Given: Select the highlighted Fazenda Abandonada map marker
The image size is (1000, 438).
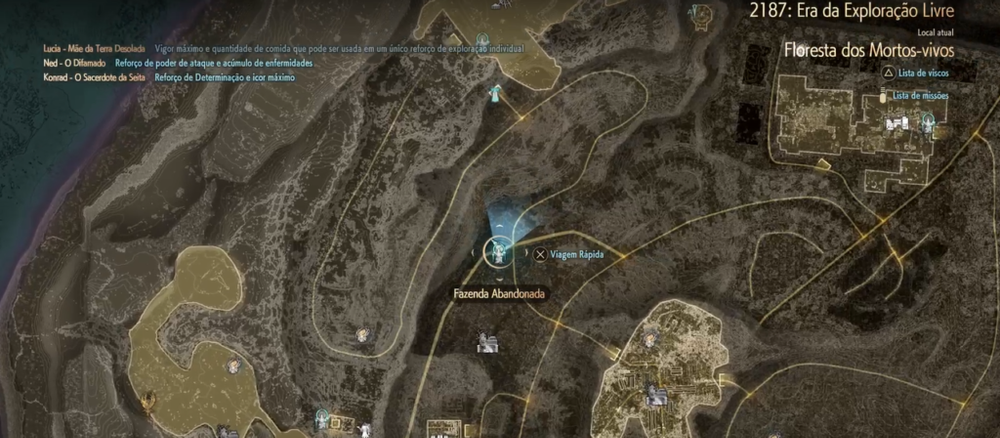Looking at the screenshot, I should 497,253.
